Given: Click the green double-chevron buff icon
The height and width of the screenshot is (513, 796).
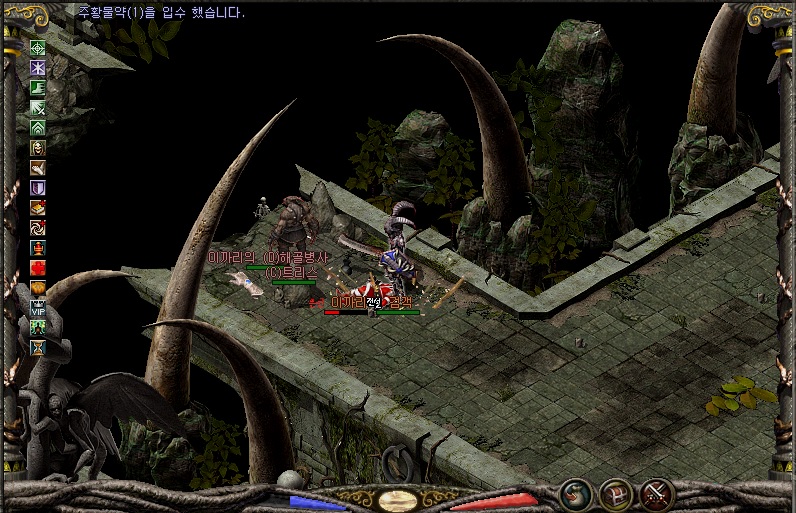Looking at the screenshot, I should pos(38,127).
